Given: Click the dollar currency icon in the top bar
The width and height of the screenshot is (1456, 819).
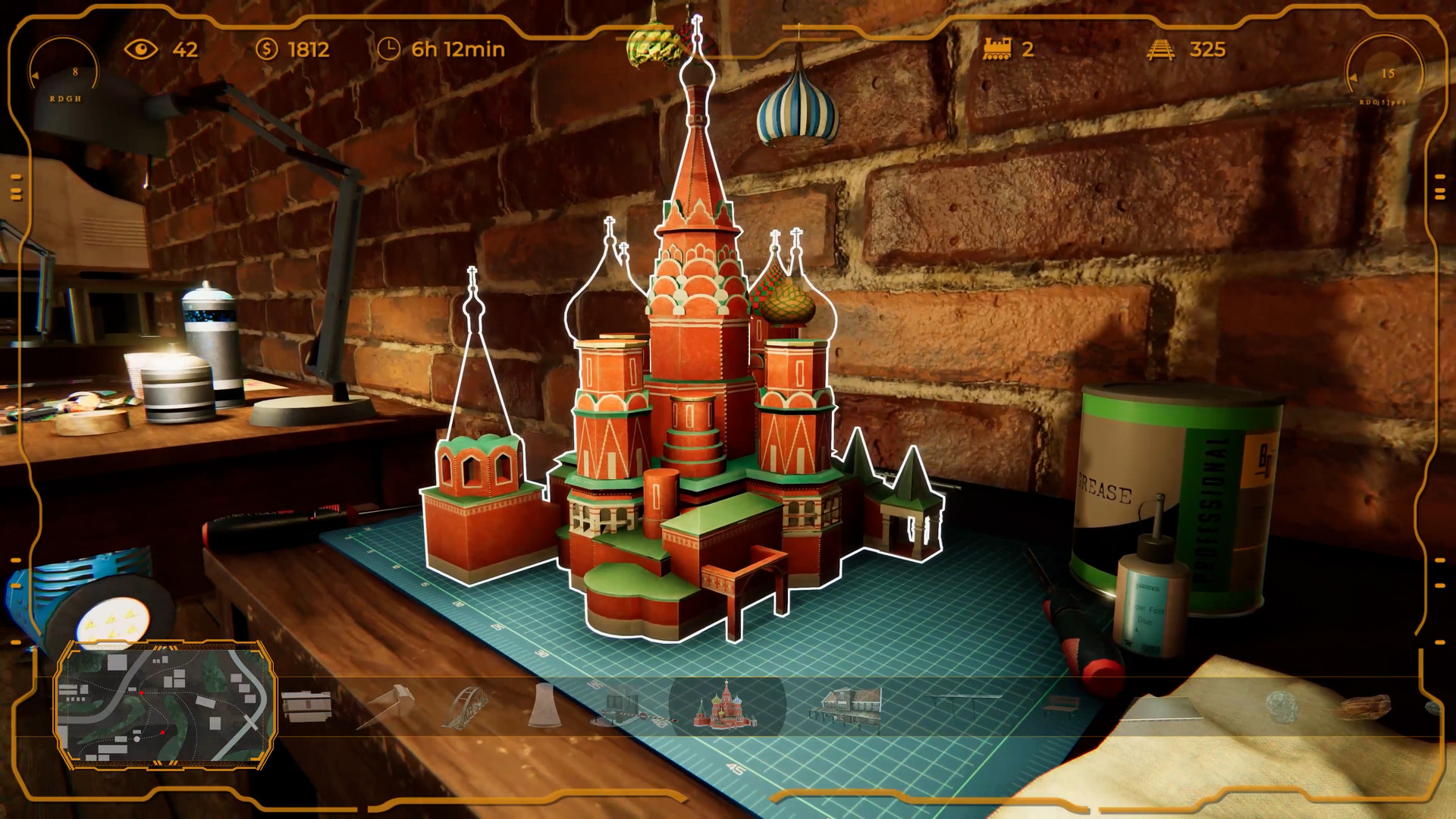Looking at the screenshot, I should coord(267,50).
